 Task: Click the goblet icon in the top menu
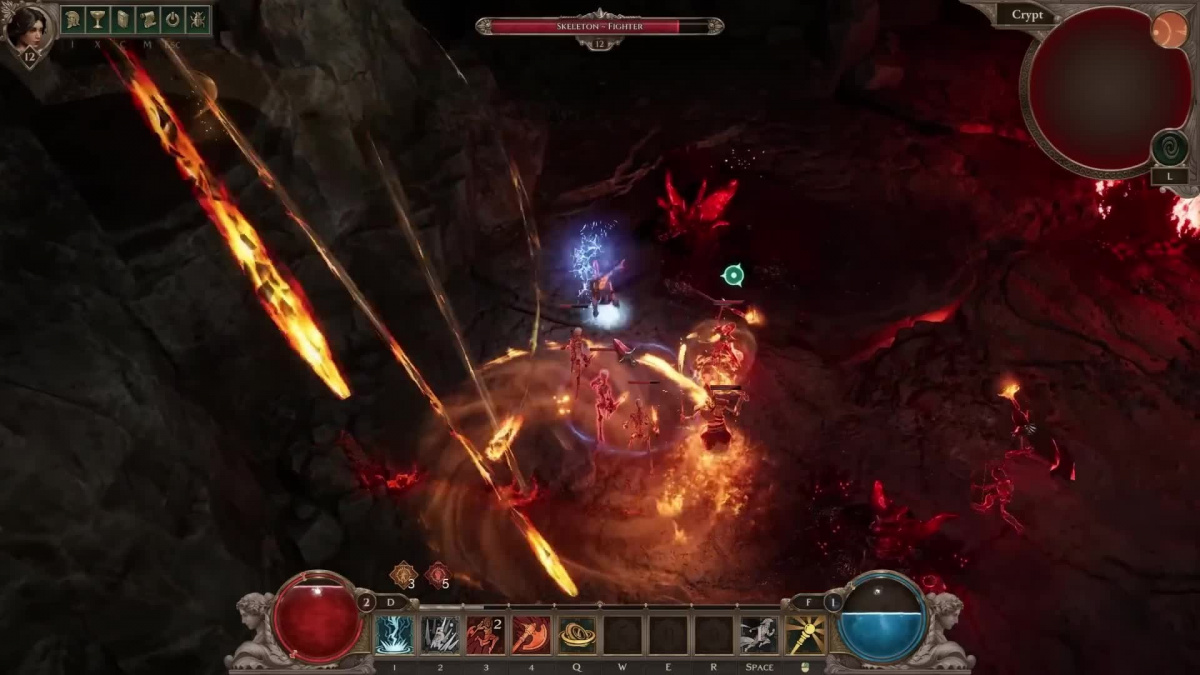(98, 19)
